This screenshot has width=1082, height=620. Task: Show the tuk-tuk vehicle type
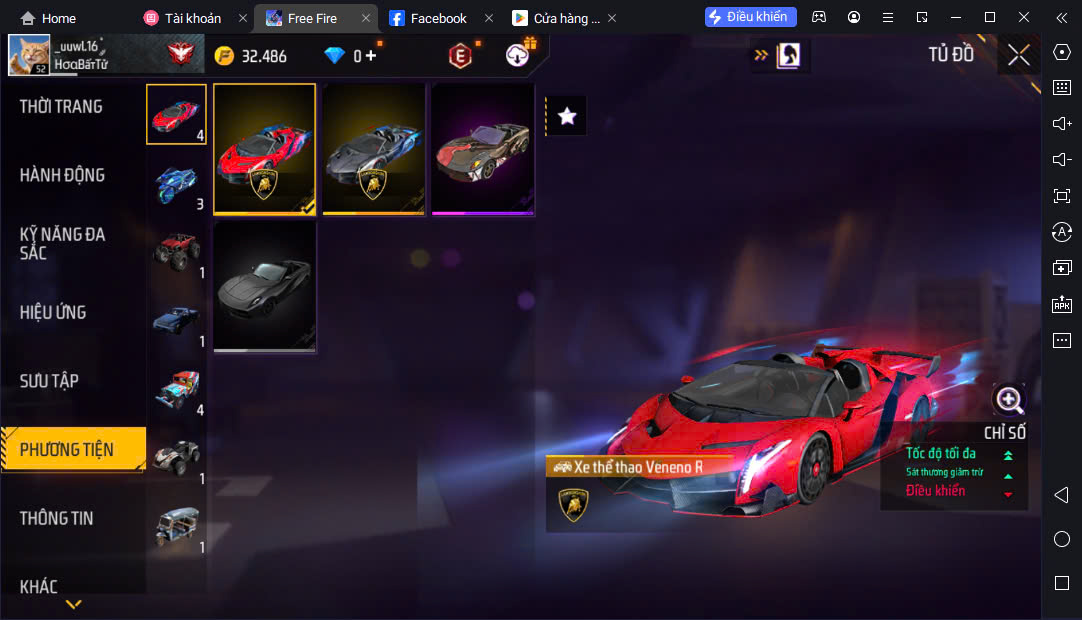click(x=177, y=525)
